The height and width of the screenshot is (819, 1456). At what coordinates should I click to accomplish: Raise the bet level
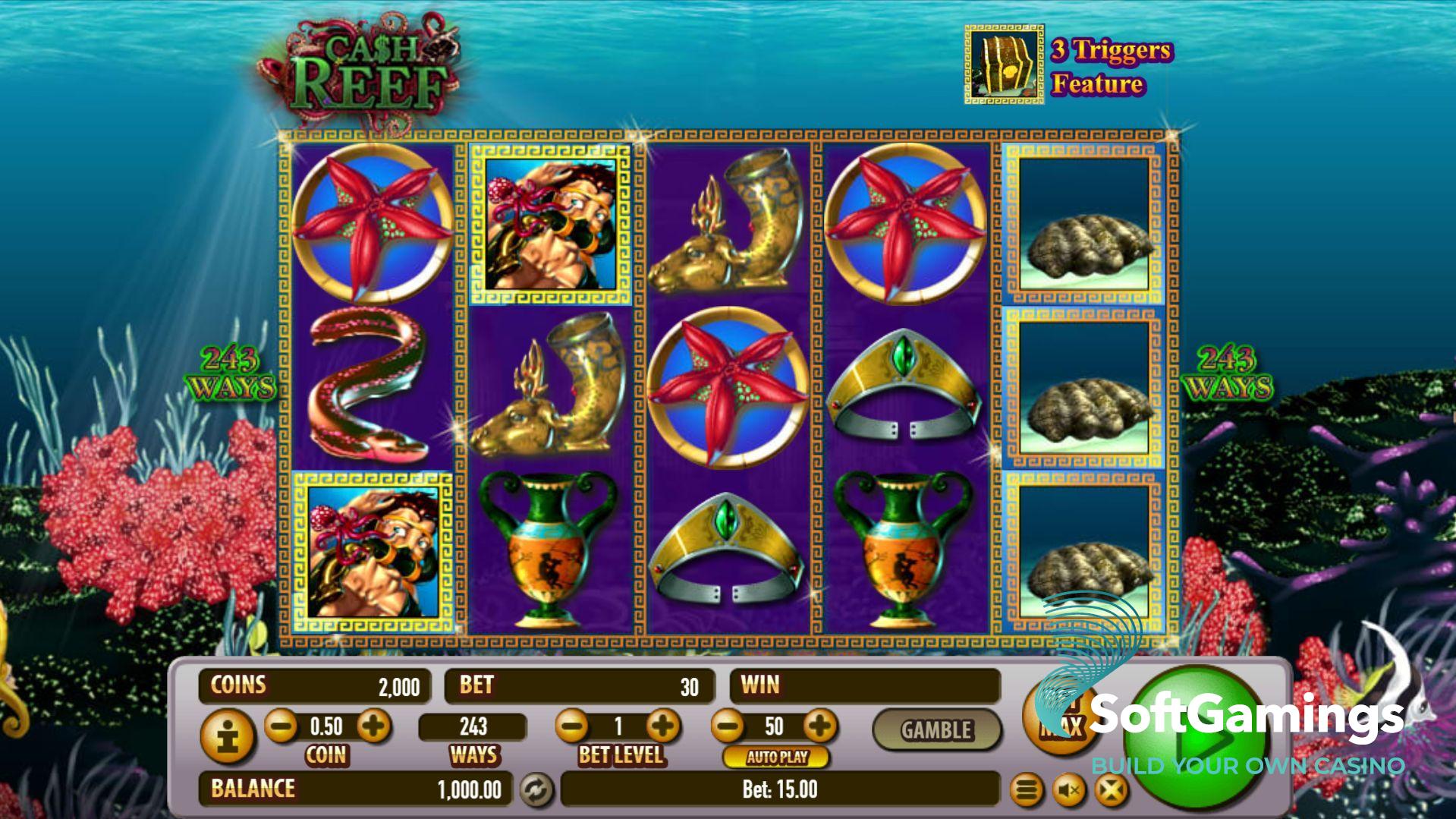664,726
